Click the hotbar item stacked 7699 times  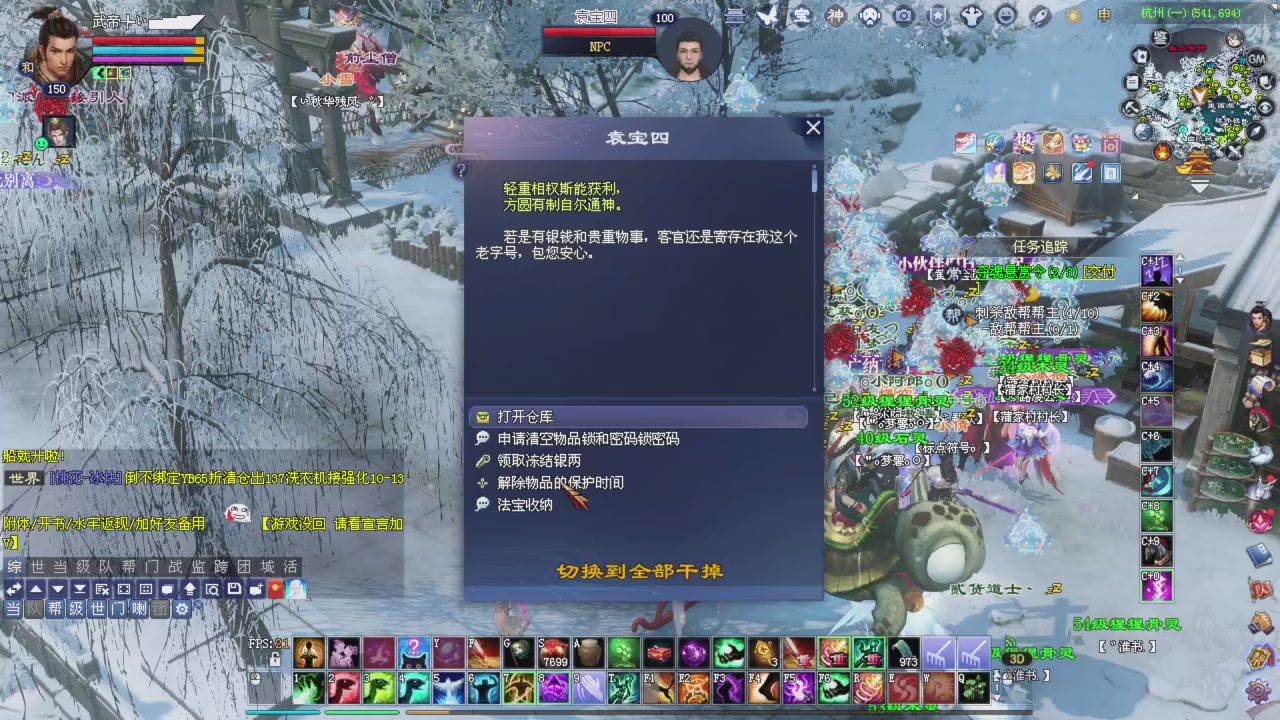(x=553, y=653)
